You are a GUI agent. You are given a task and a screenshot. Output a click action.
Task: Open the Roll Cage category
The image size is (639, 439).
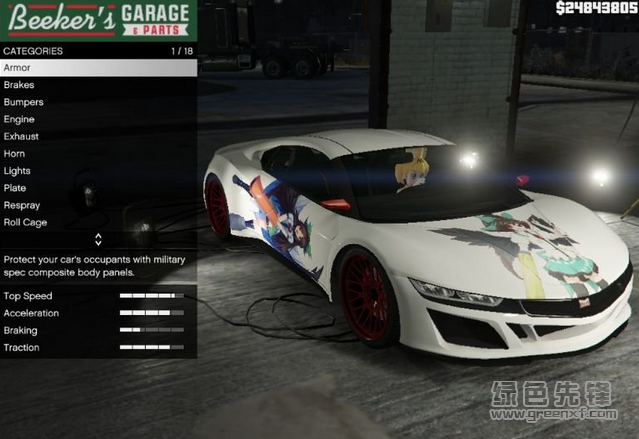click(98, 222)
